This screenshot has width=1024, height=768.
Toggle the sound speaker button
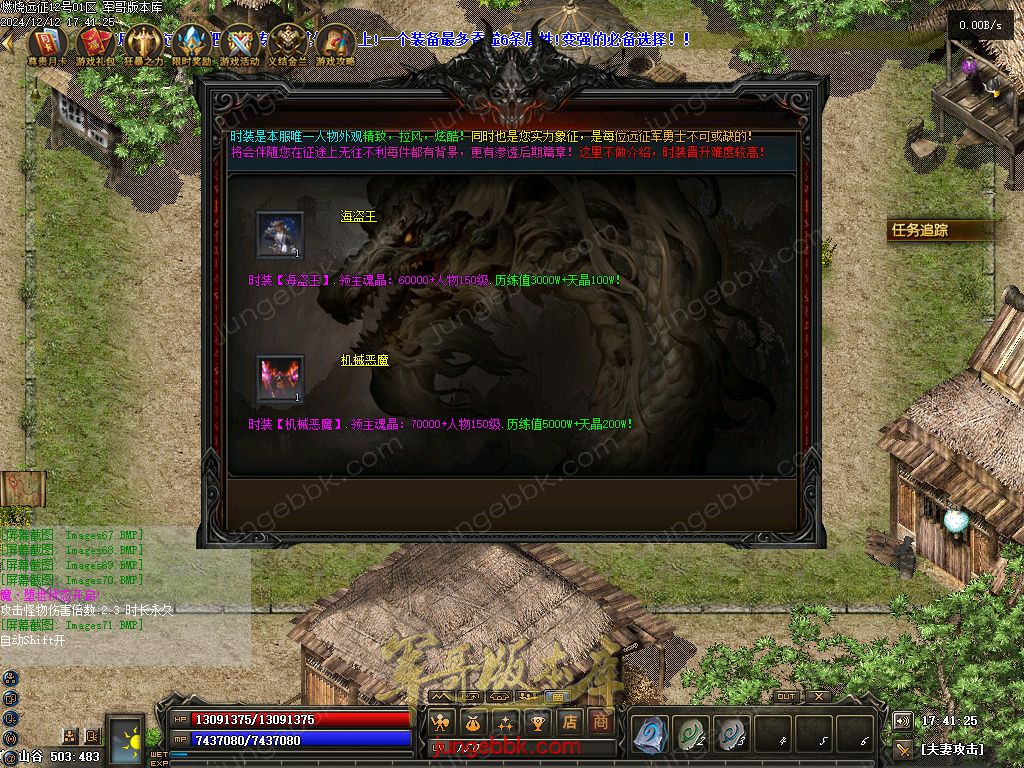pos(903,721)
